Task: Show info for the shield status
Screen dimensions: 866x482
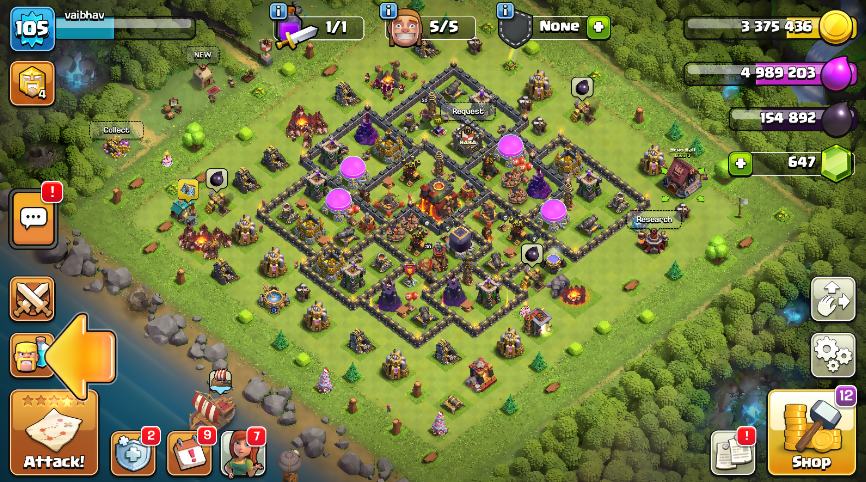Action: pos(505,11)
